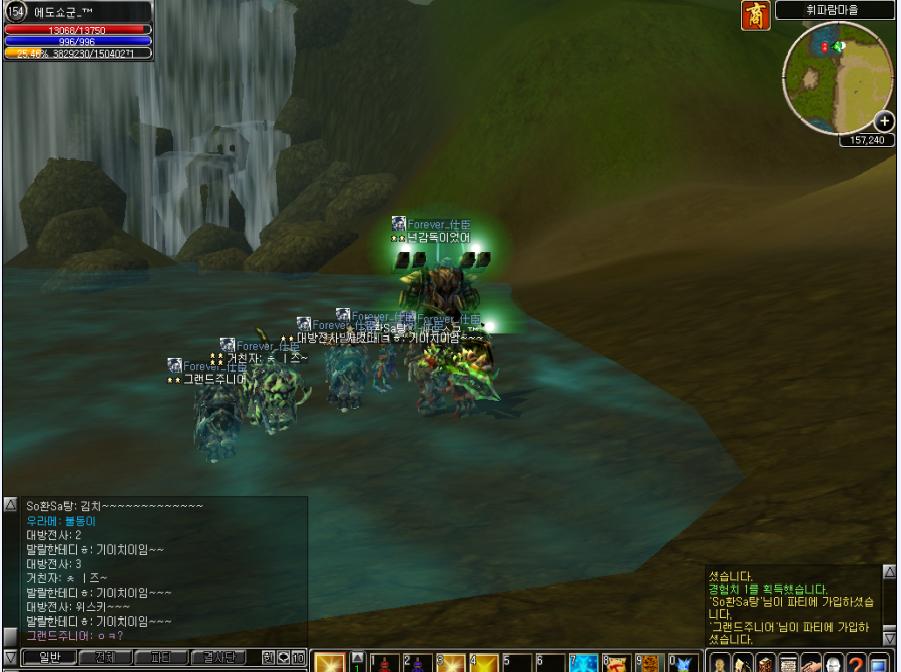Viewport: 901px width, 672px height.
Task: Open the orange question mark help icon
Action: tap(855, 662)
